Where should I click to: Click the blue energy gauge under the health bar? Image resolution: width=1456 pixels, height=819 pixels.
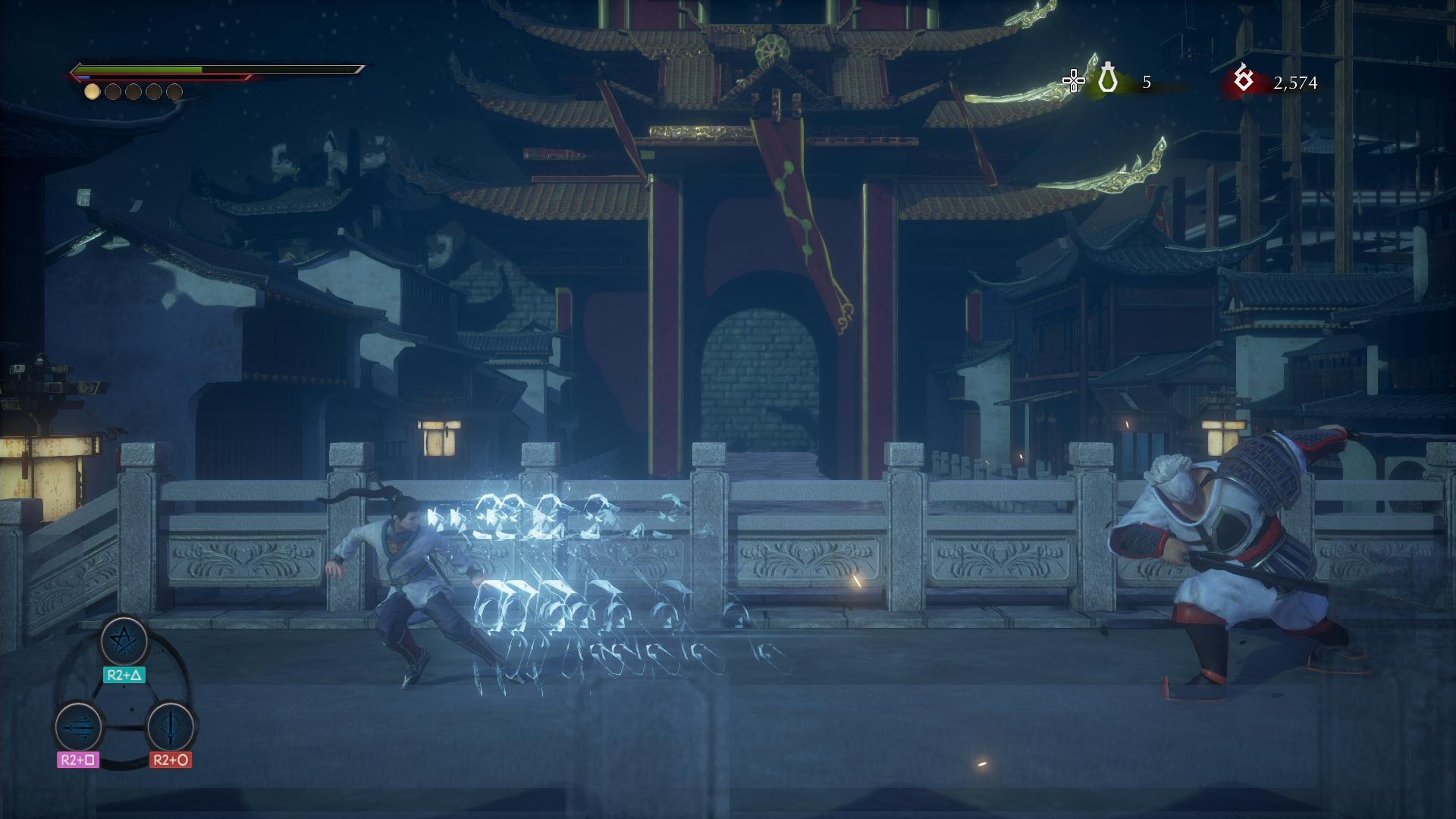[x=83, y=76]
